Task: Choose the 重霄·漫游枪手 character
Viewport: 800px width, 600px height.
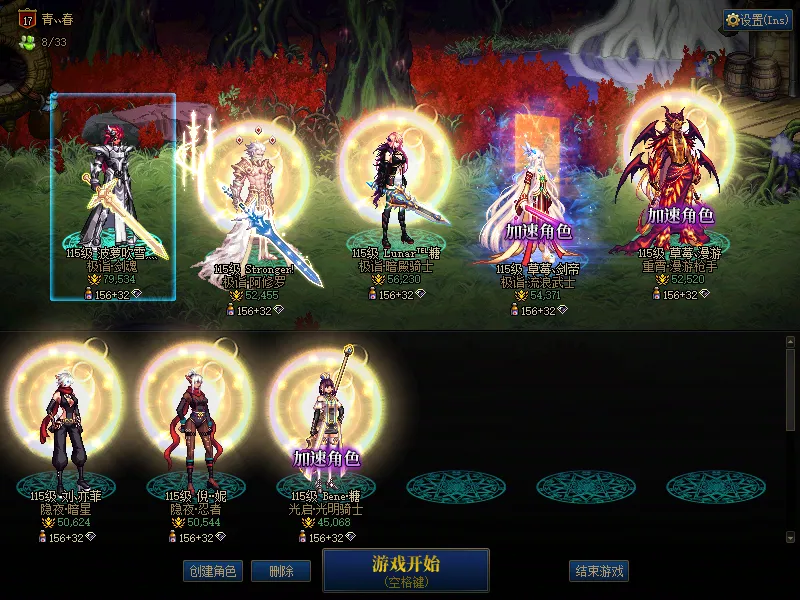Action: (x=678, y=190)
